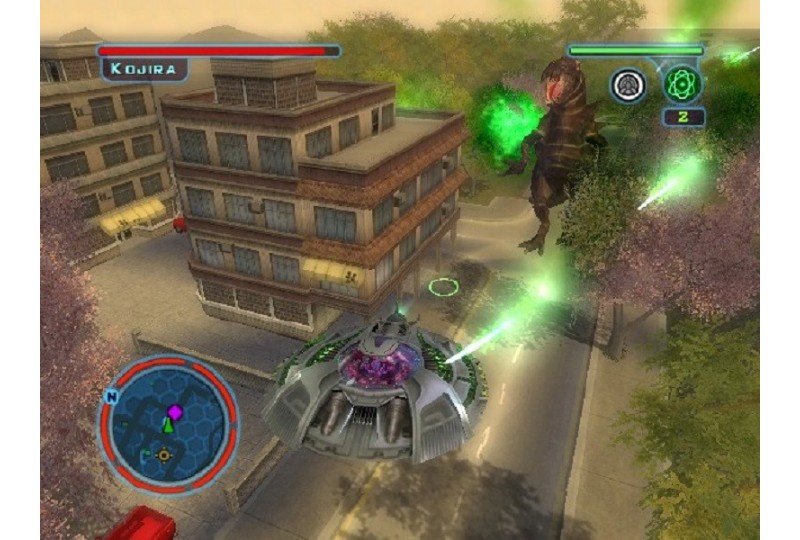This screenshot has height=540, width=800.
Task: Click the orange crosshair target marker on radar
Action: pos(164,454)
